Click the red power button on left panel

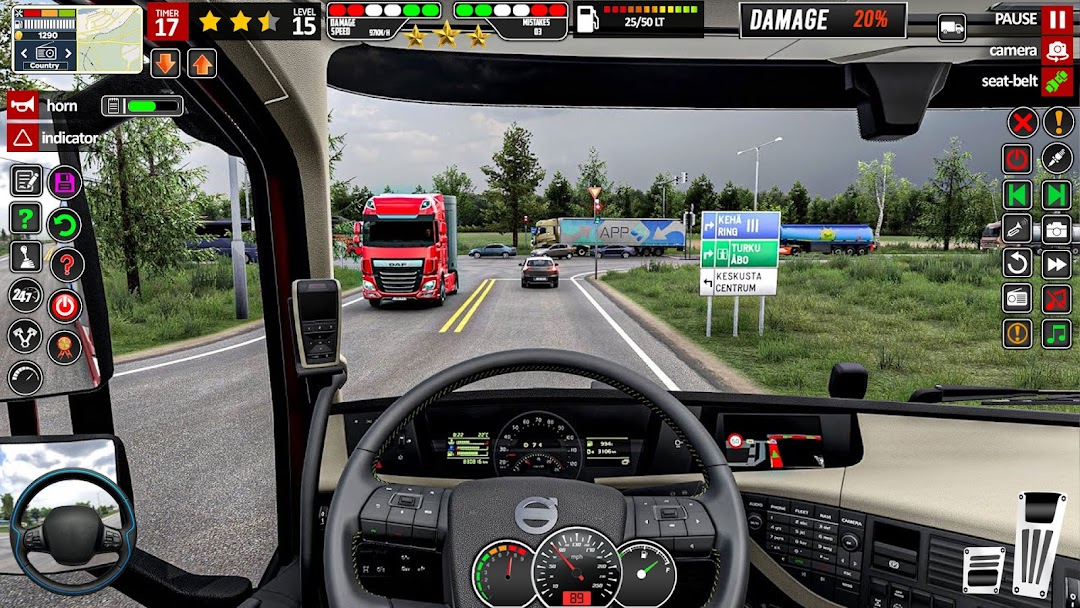65,306
